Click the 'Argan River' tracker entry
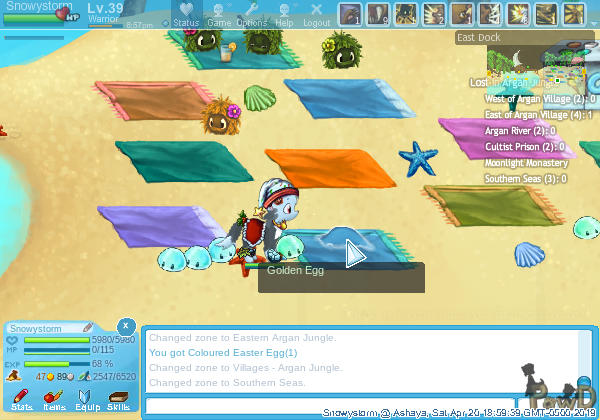This screenshot has width=600, height=420. (519, 131)
